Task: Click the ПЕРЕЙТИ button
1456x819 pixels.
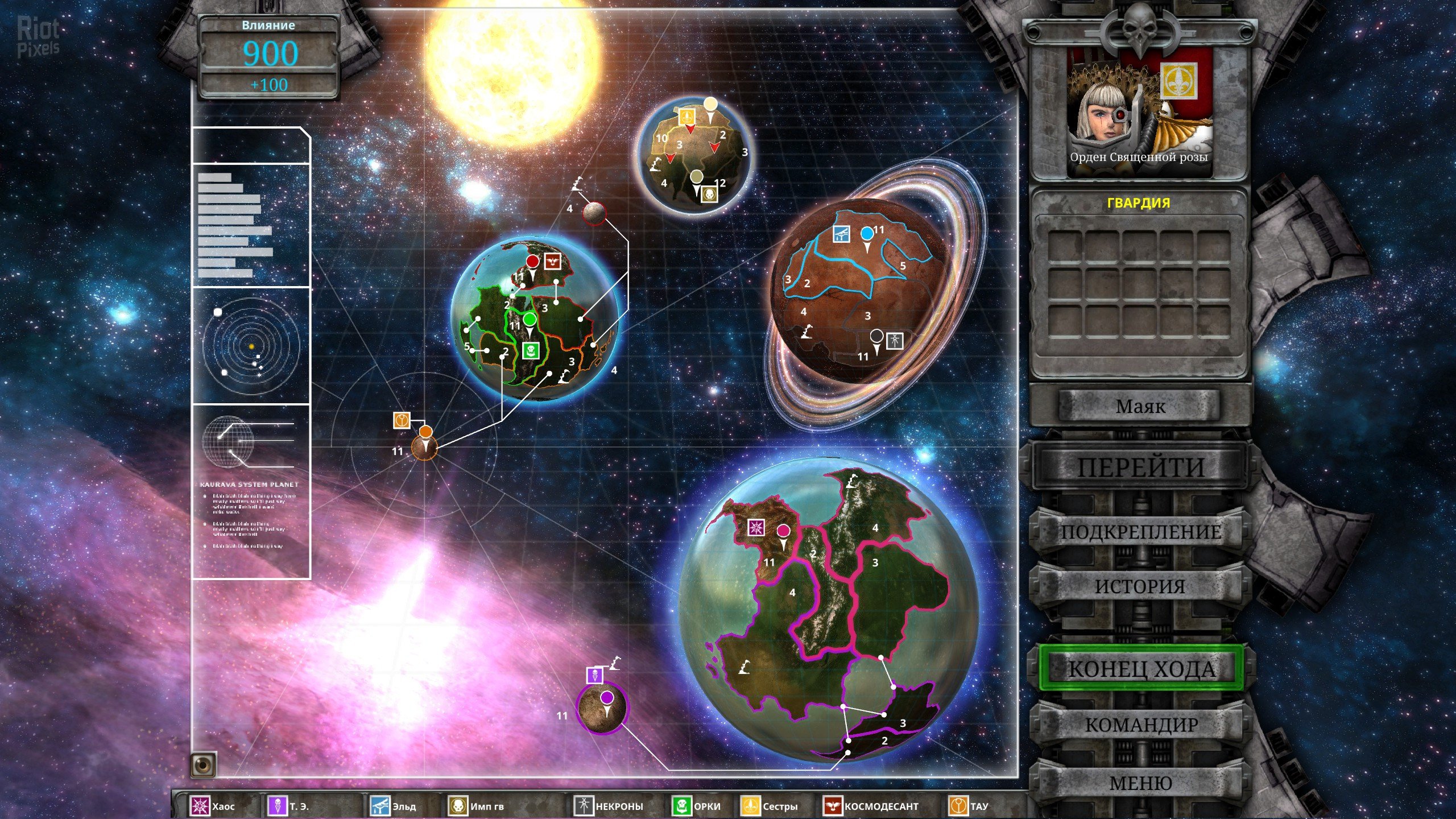Action: click(1140, 468)
